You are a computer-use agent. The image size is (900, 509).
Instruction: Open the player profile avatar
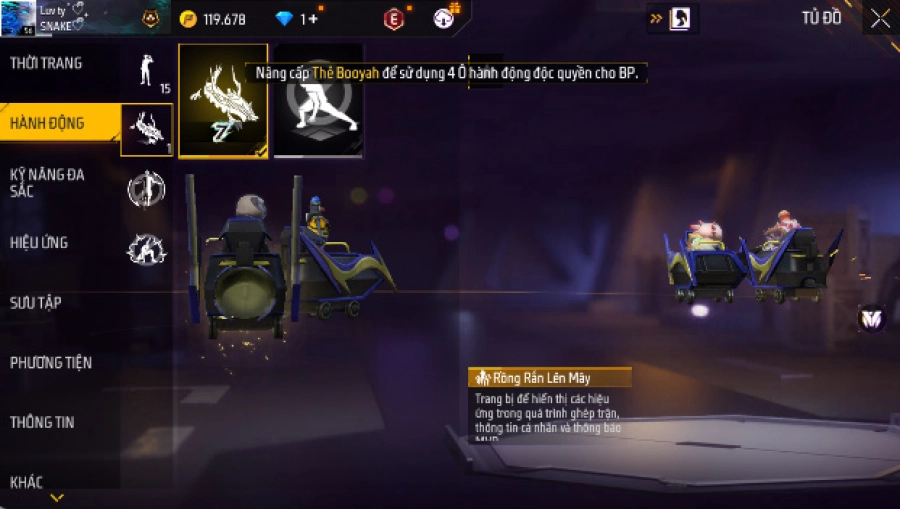pos(18,17)
